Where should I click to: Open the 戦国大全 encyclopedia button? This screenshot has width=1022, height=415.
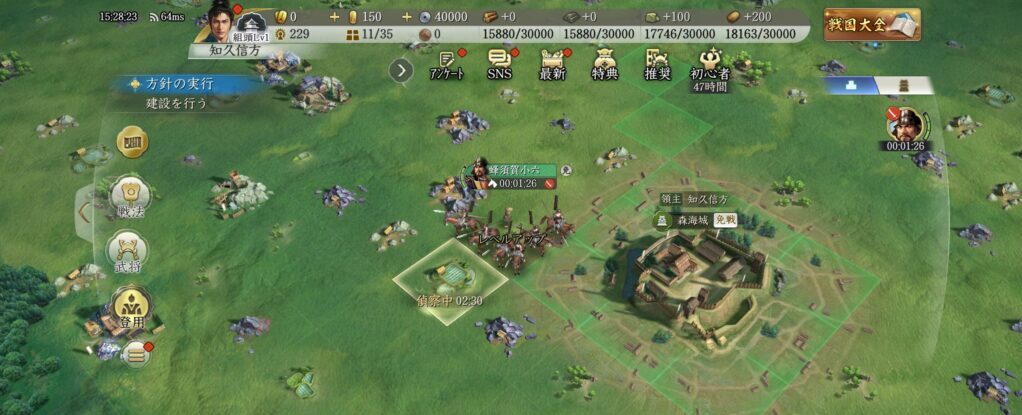tap(872, 24)
